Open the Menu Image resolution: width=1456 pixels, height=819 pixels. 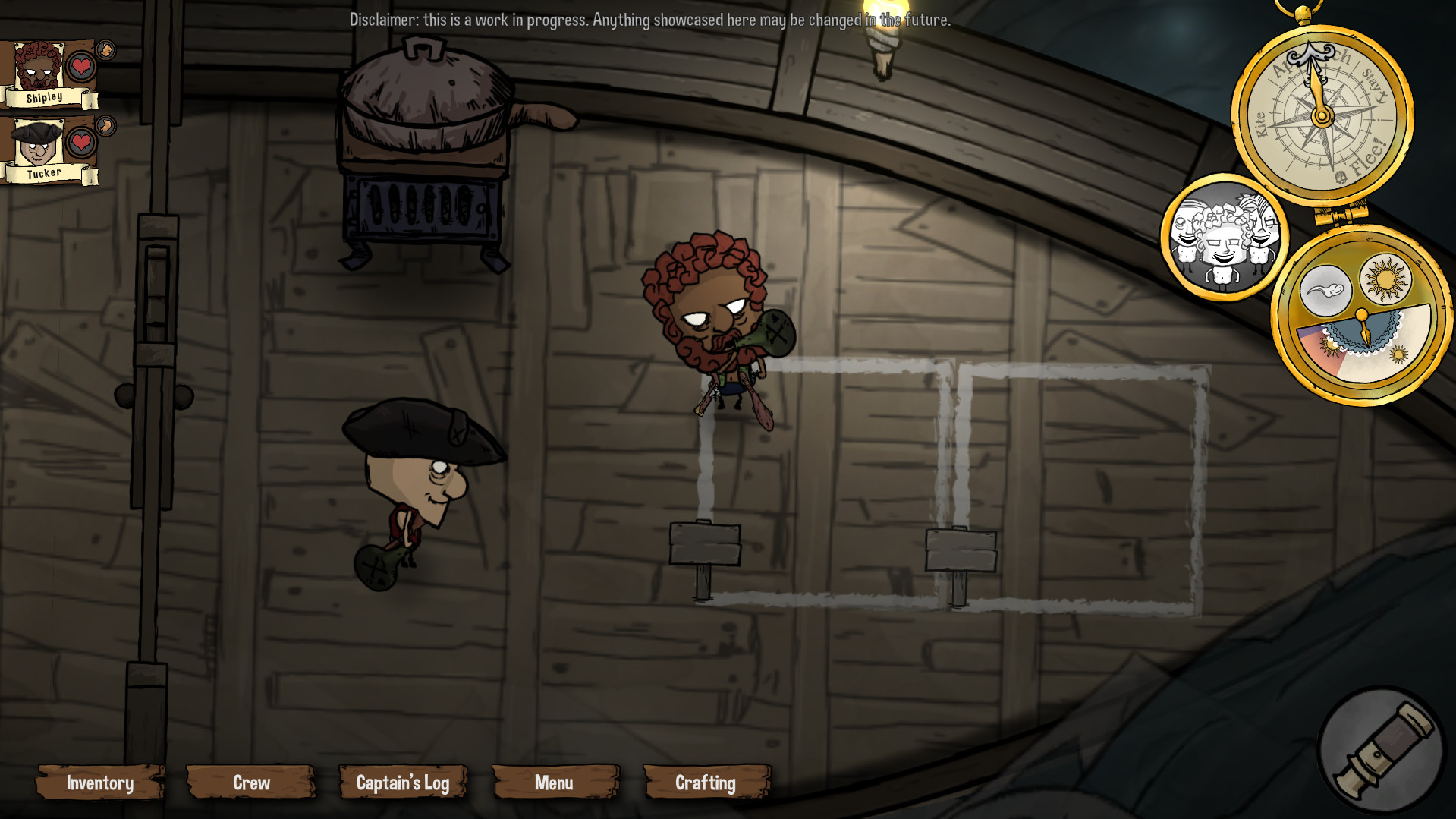coord(555,783)
